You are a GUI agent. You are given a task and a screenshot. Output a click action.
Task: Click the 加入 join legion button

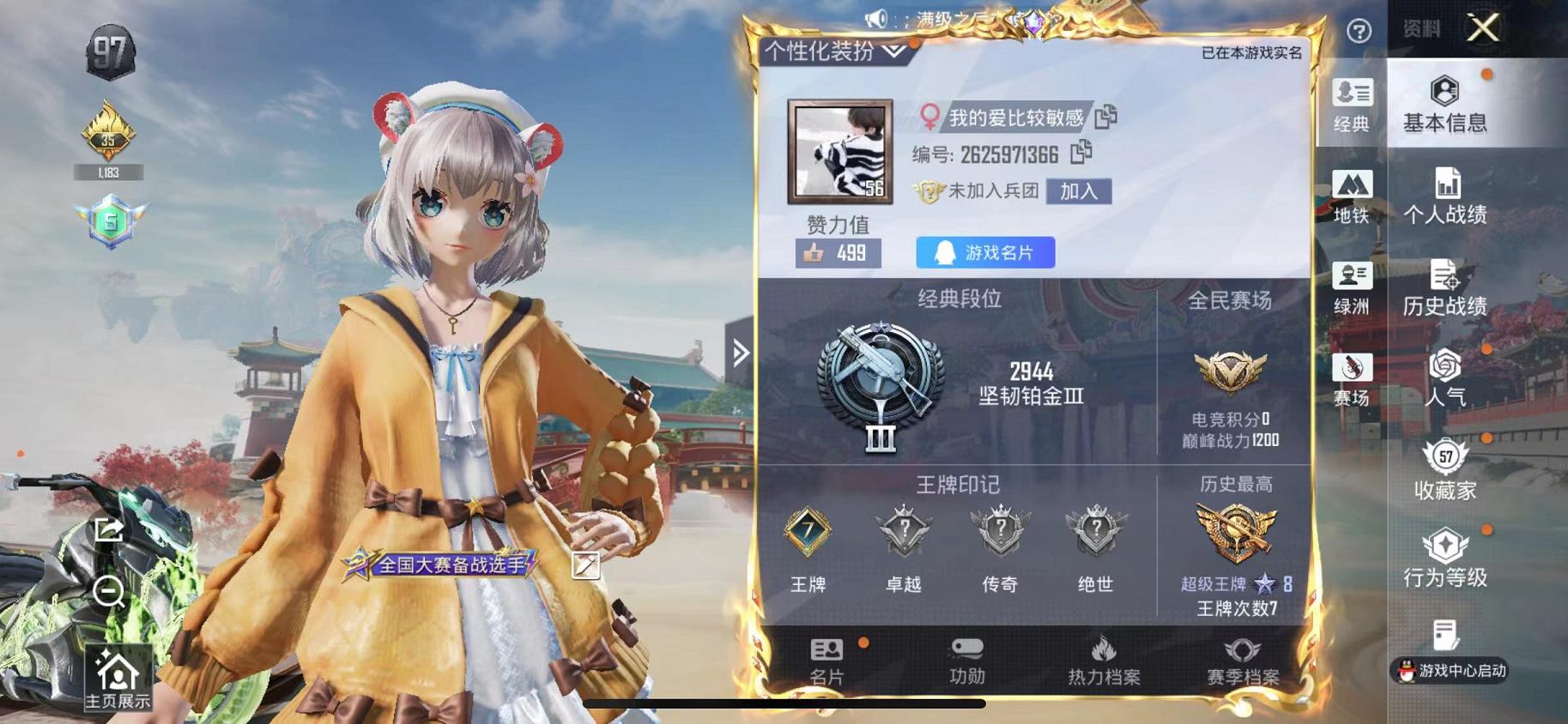pyautogui.click(x=1078, y=191)
